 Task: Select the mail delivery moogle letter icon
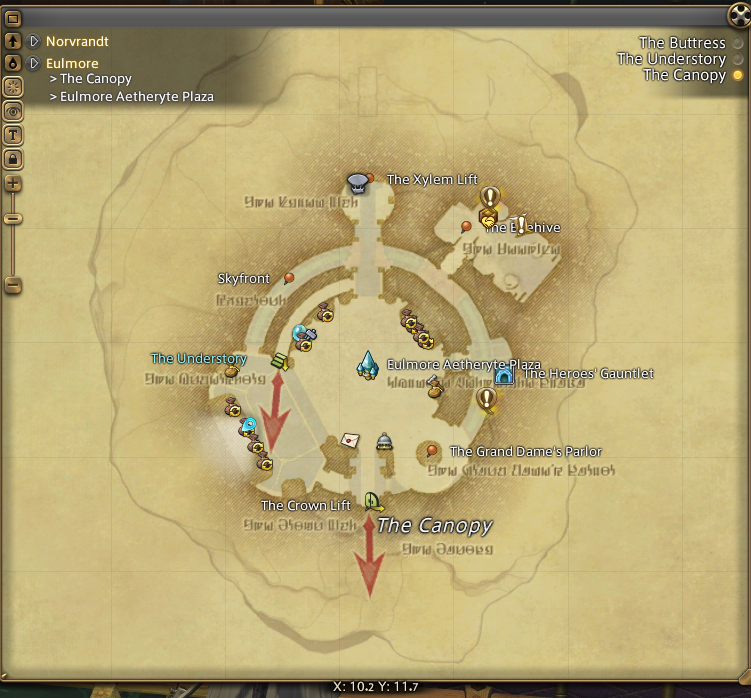350,438
